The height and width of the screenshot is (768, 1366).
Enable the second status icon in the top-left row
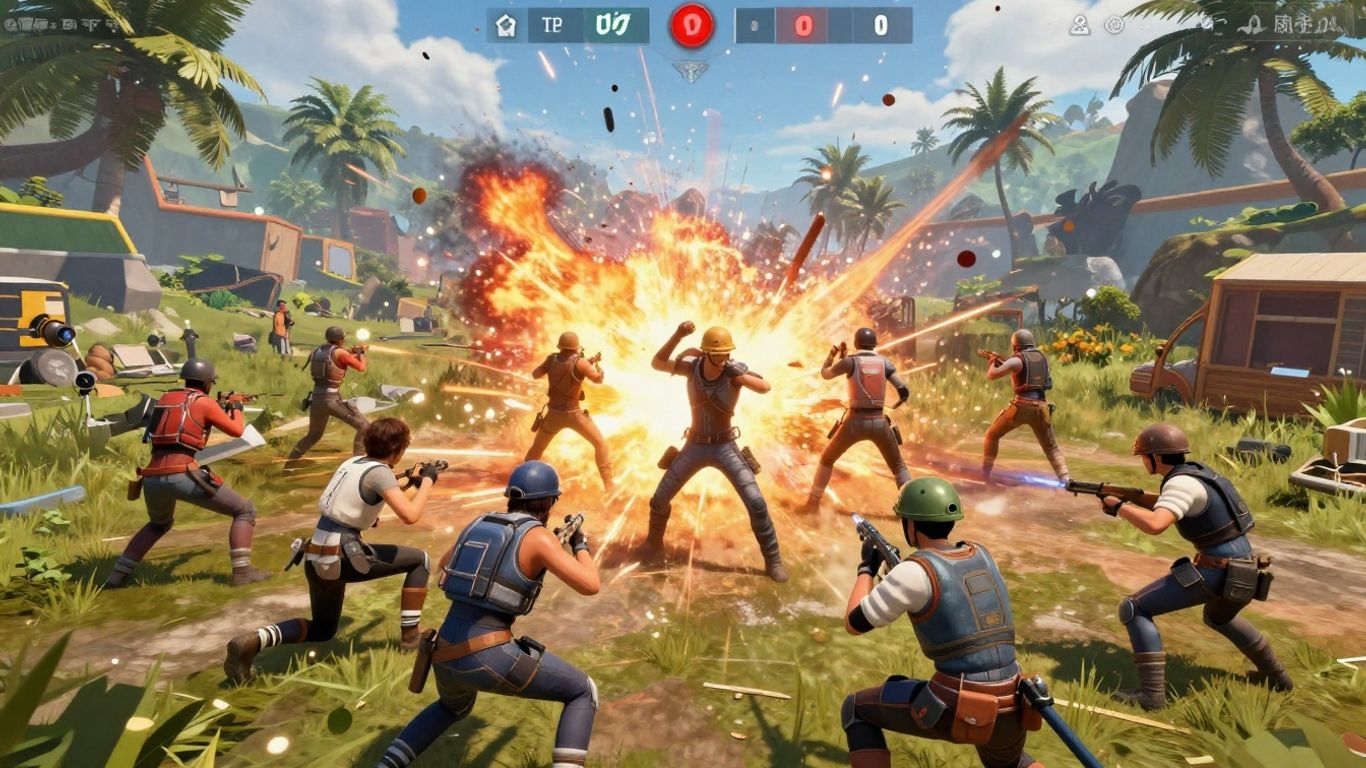(x=27, y=24)
